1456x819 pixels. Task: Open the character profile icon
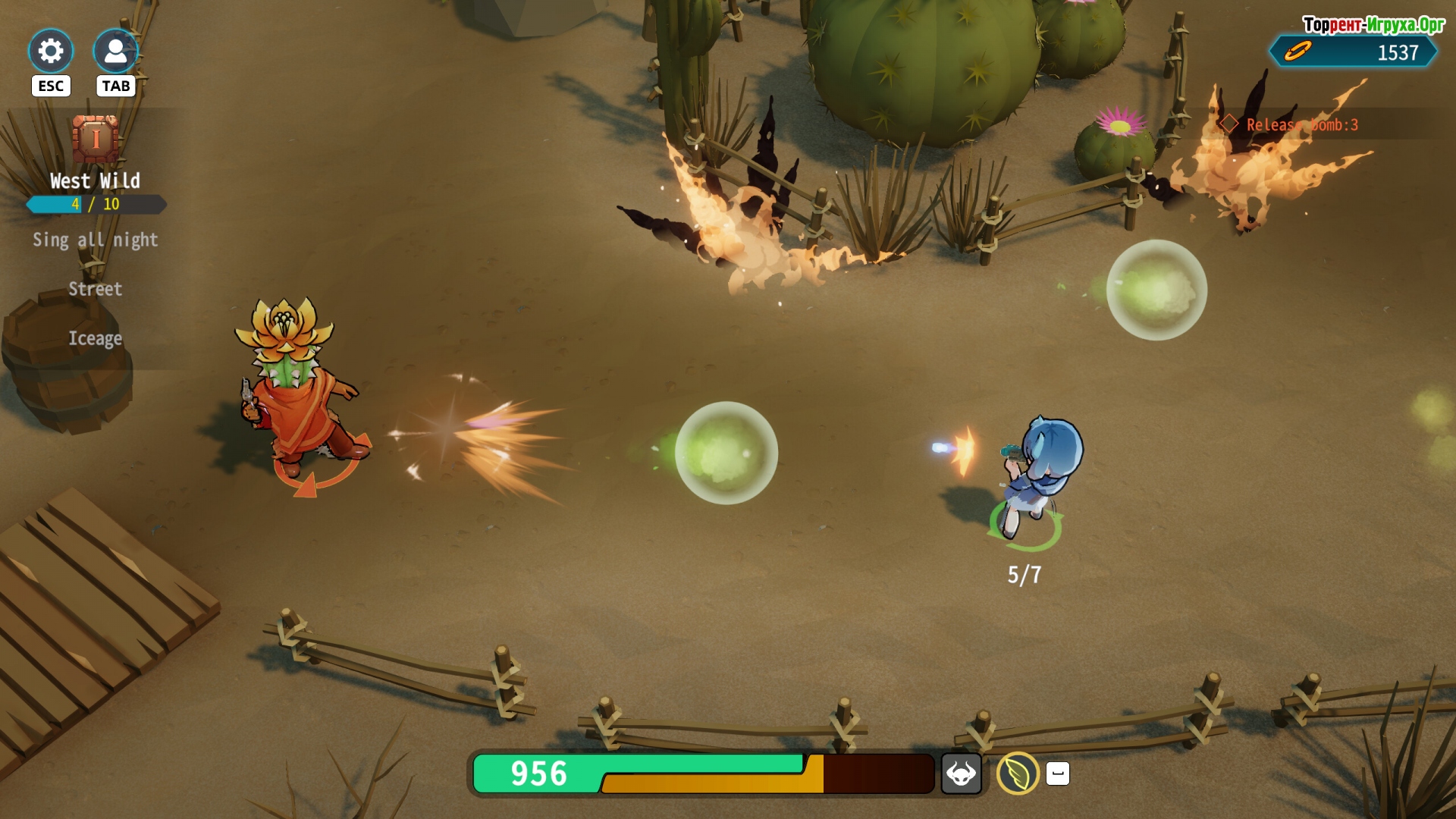[x=115, y=52]
